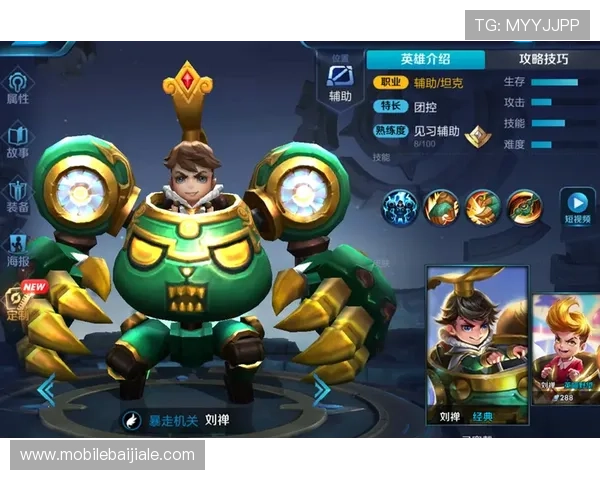Select the fourth skill icon with green mech
Screen dimensions: 600x480
coord(523,207)
